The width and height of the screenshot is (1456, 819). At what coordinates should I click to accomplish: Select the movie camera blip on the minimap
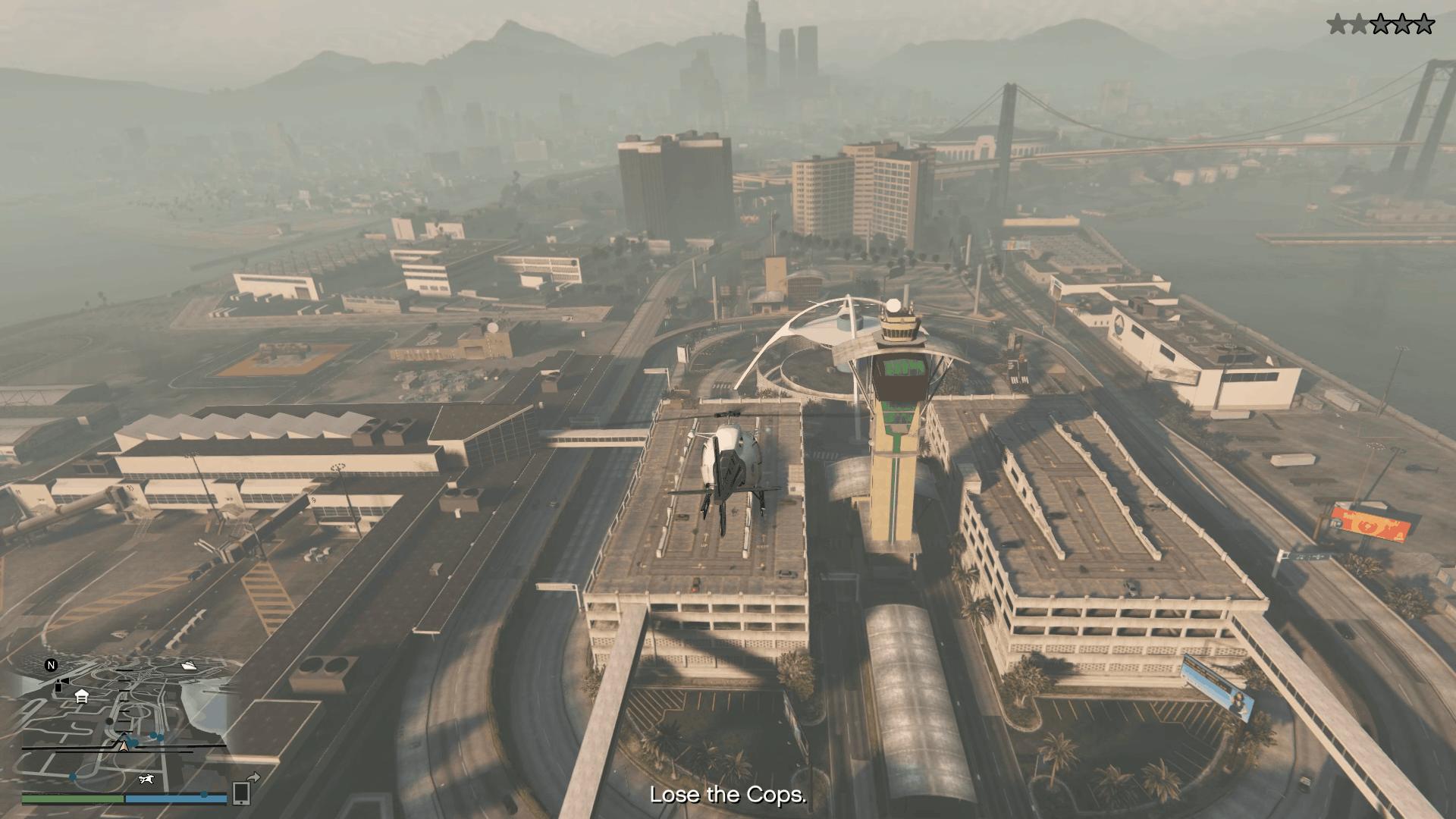[x=62, y=683]
